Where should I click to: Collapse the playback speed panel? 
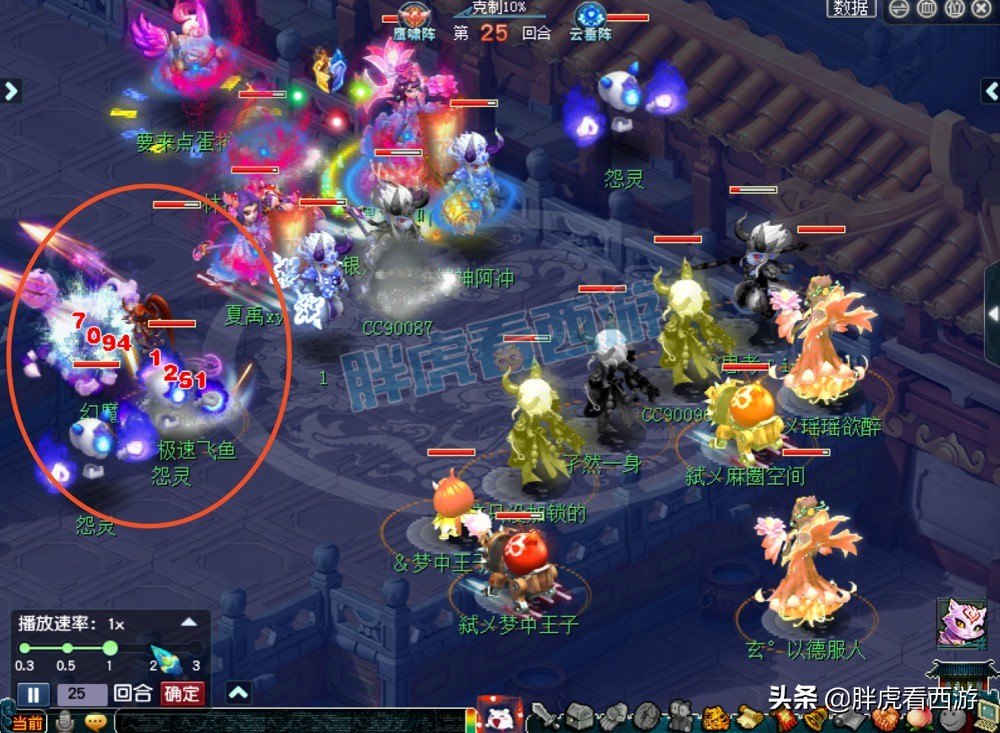pos(188,622)
